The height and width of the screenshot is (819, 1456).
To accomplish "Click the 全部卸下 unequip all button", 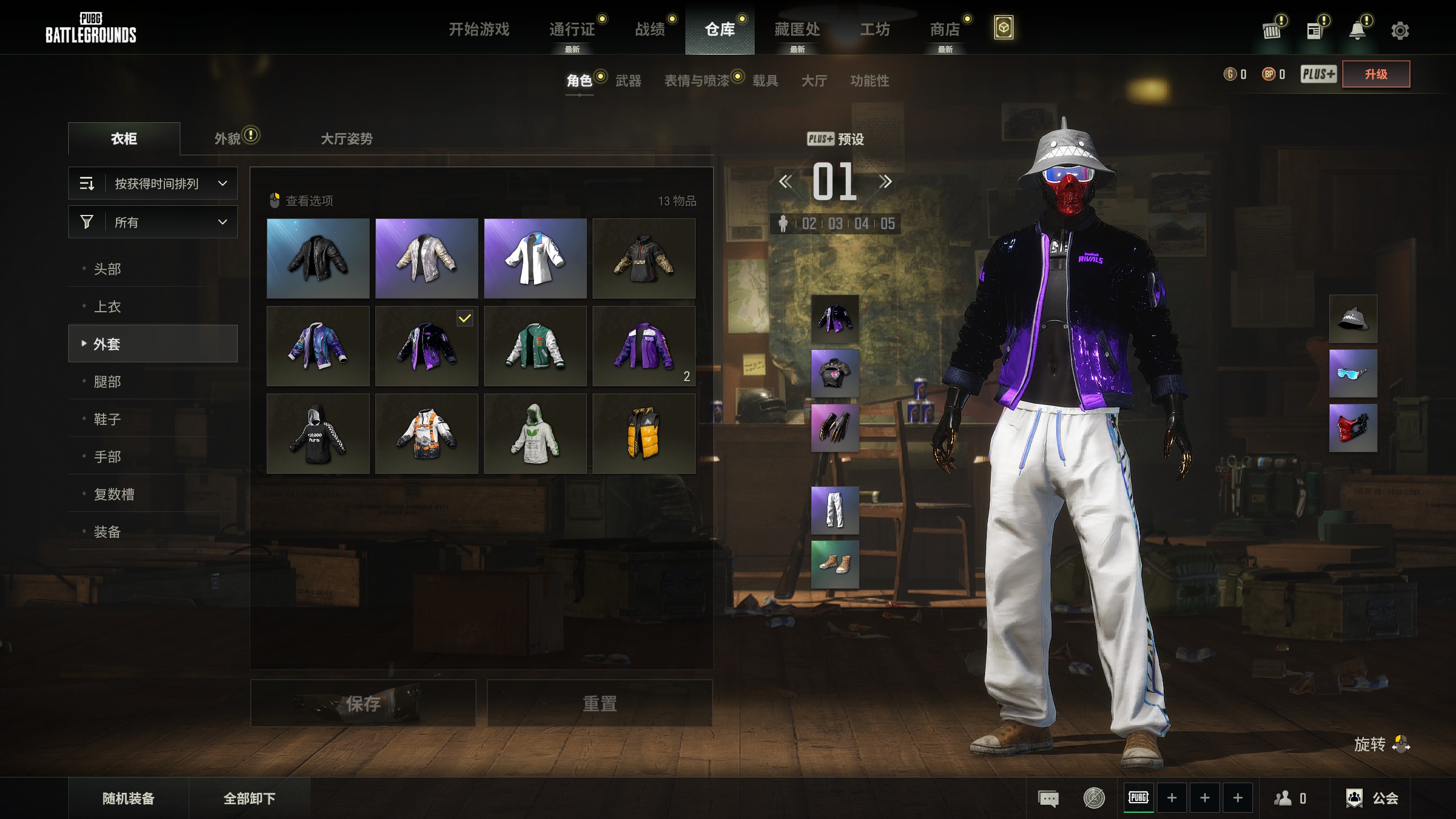I will [x=249, y=799].
